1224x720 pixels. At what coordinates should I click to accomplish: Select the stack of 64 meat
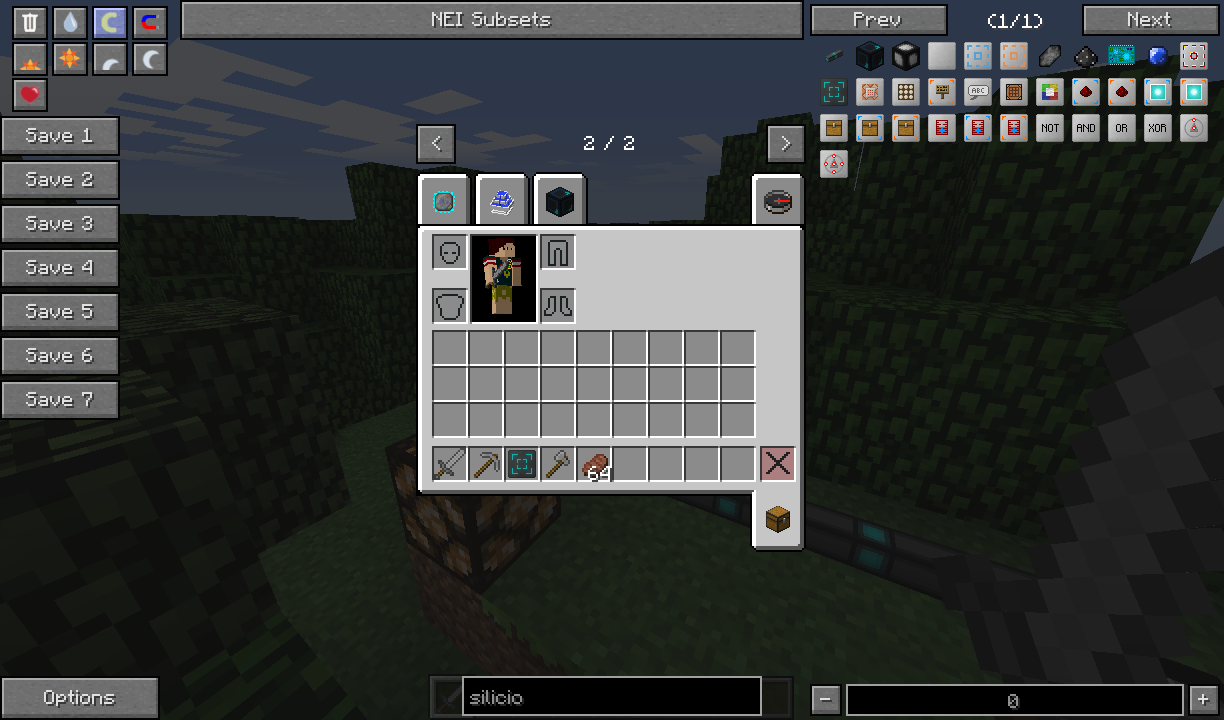point(594,464)
